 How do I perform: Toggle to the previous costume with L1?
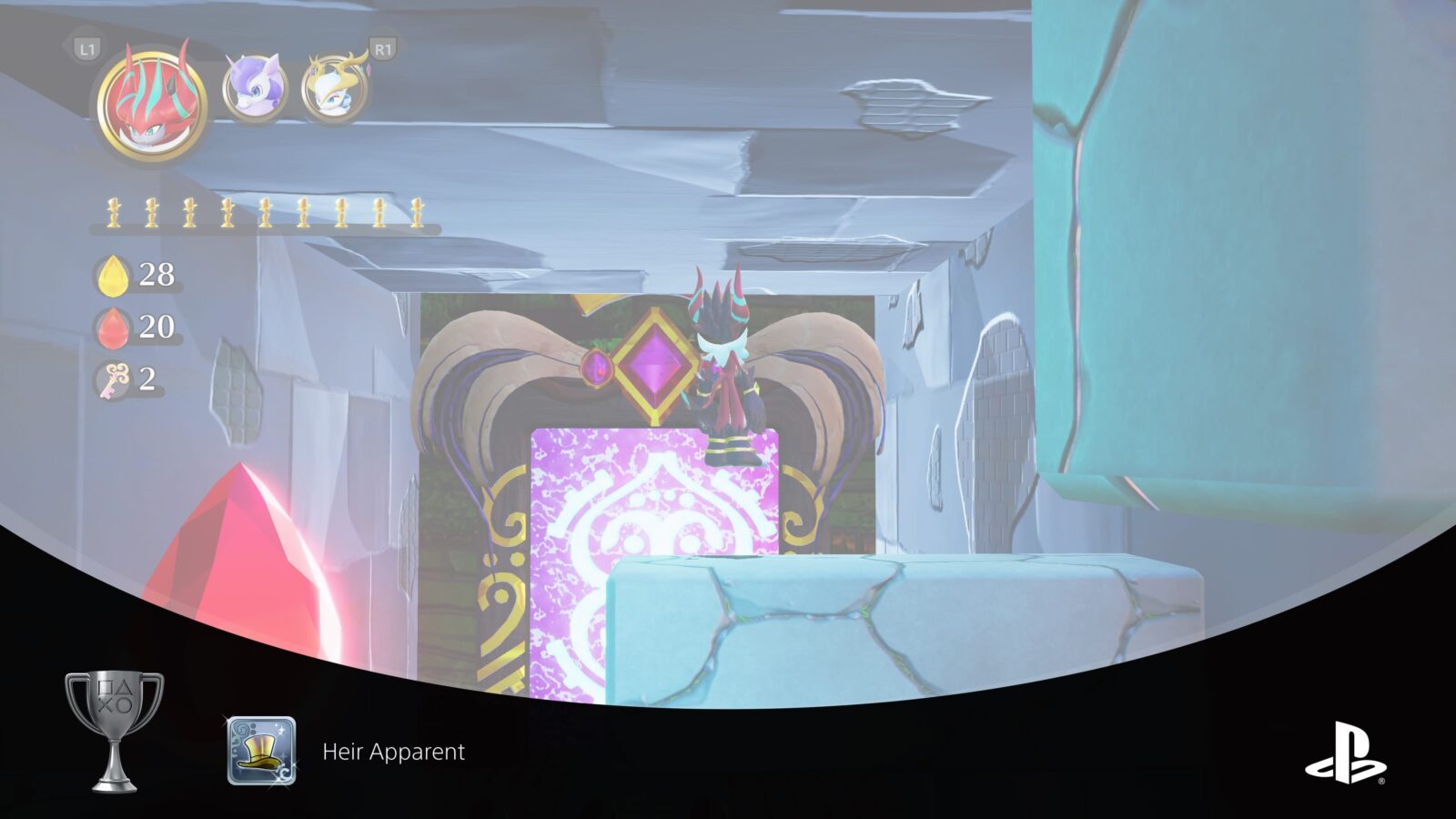click(x=86, y=50)
